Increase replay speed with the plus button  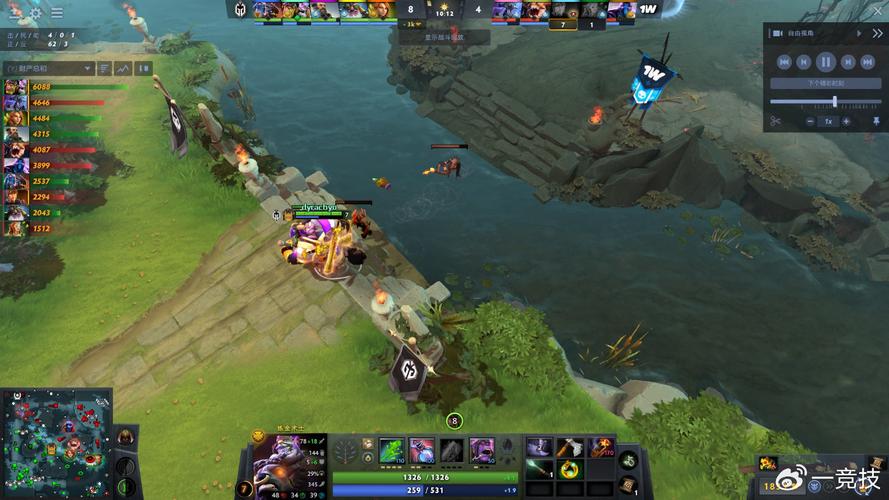coord(847,121)
